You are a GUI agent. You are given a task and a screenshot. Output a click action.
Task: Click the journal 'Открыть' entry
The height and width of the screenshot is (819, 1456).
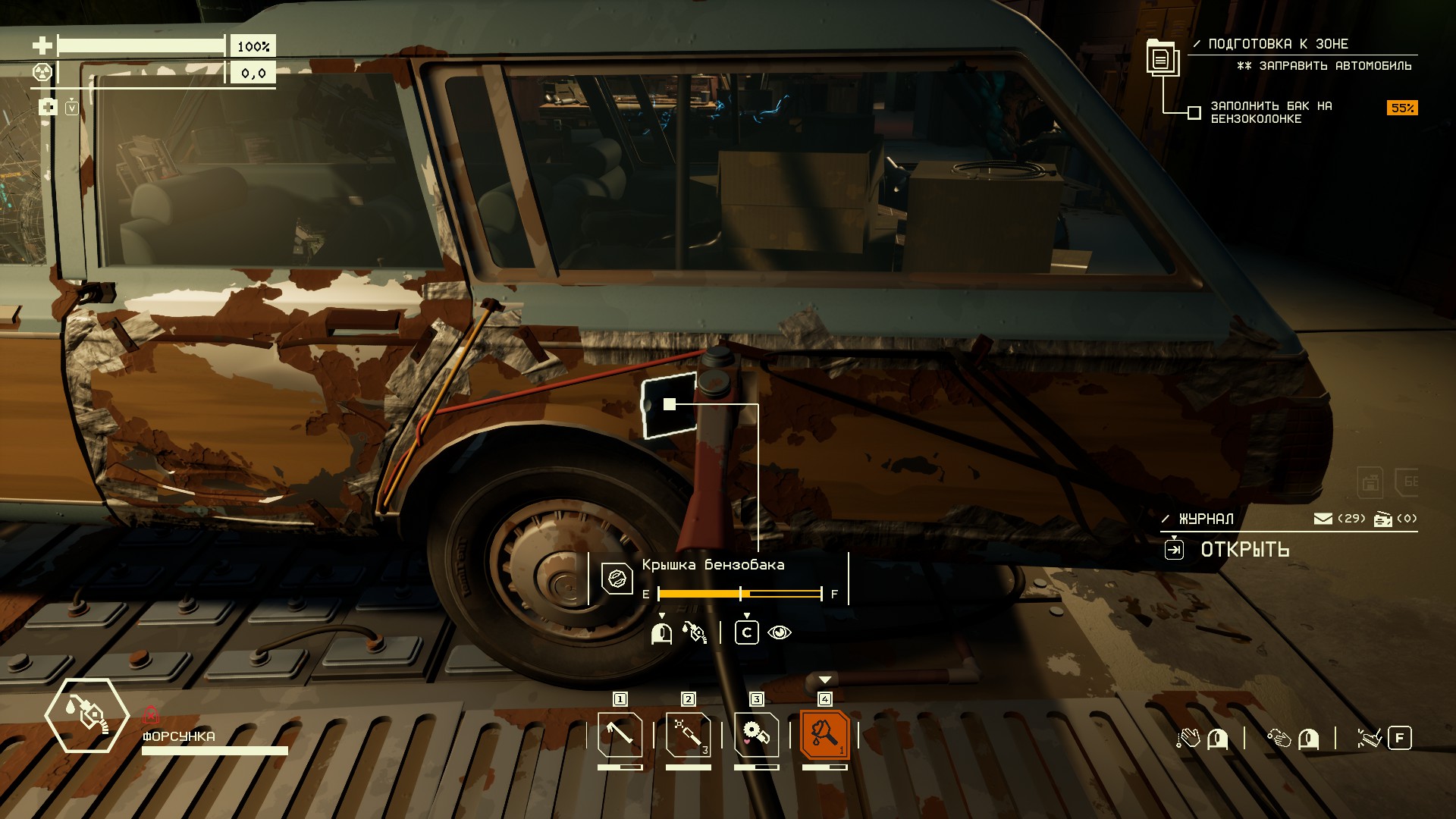click(1244, 550)
